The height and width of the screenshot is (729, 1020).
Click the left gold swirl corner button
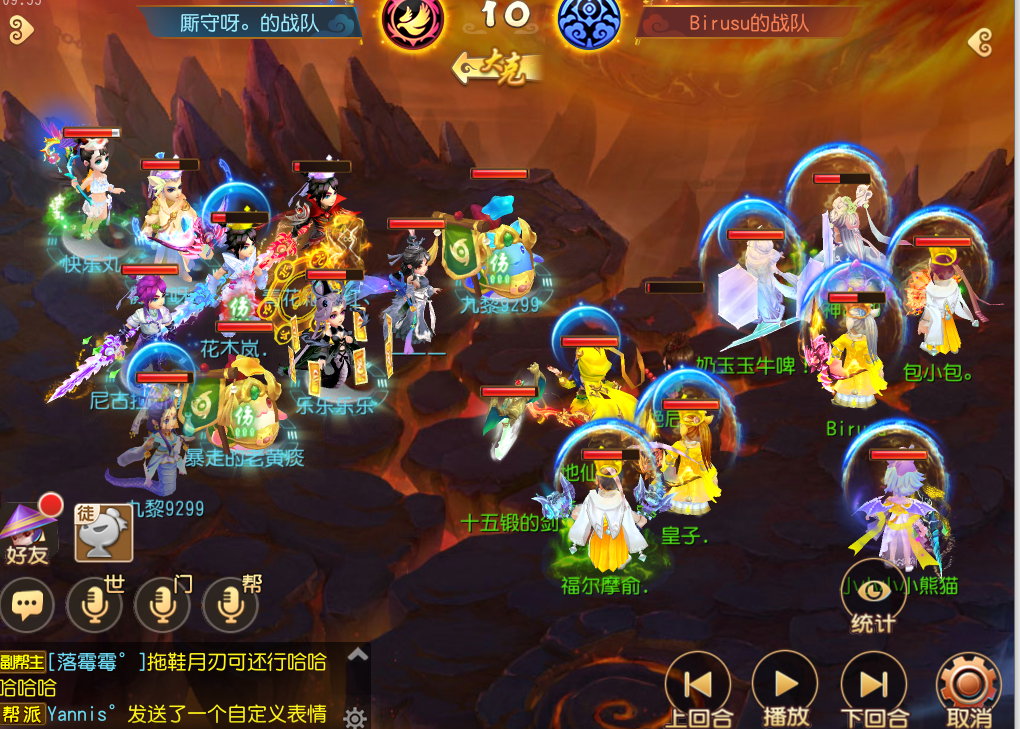click(x=20, y=31)
